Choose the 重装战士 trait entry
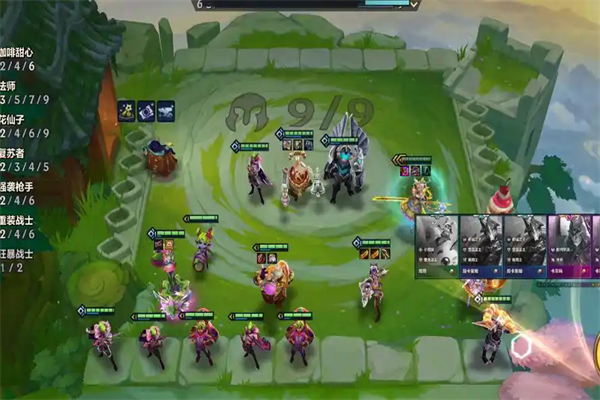The width and height of the screenshot is (600, 400). point(18,227)
